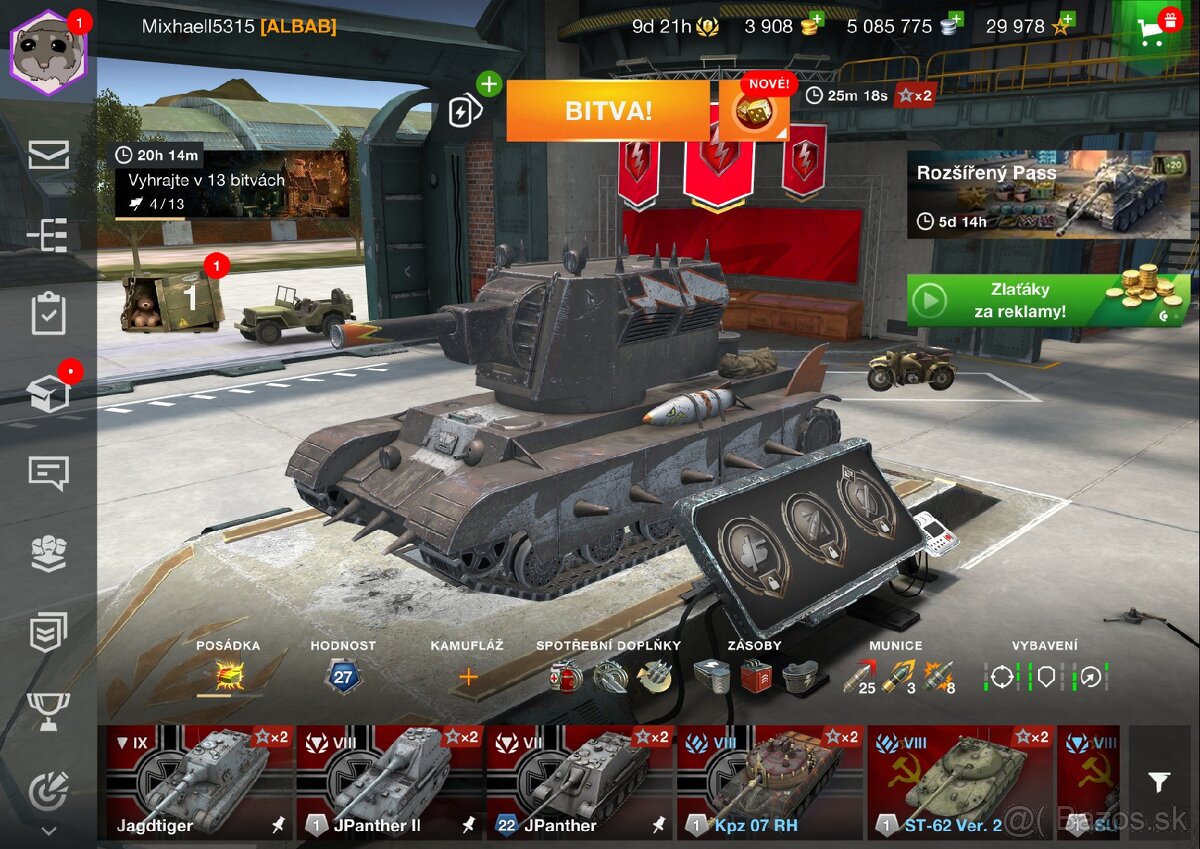This screenshot has height=849, width=1200.
Task: Open the player profile avatar
Action: pos(48,52)
